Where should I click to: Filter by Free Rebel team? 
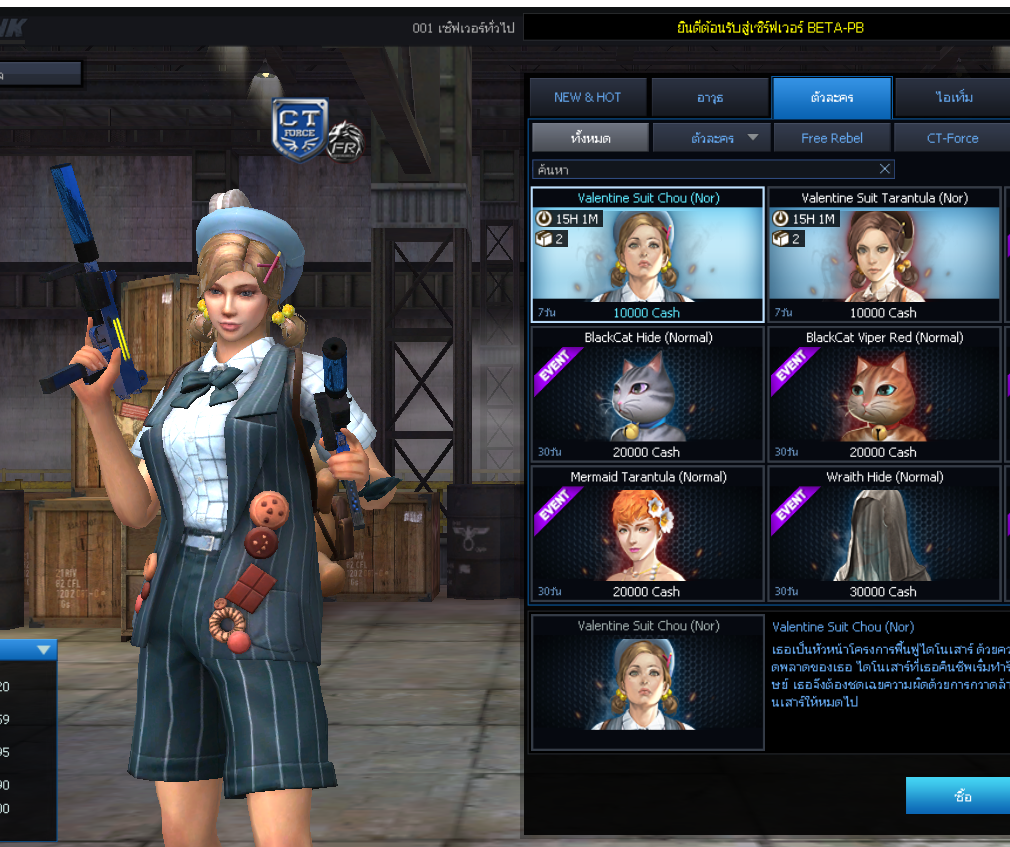click(831, 138)
